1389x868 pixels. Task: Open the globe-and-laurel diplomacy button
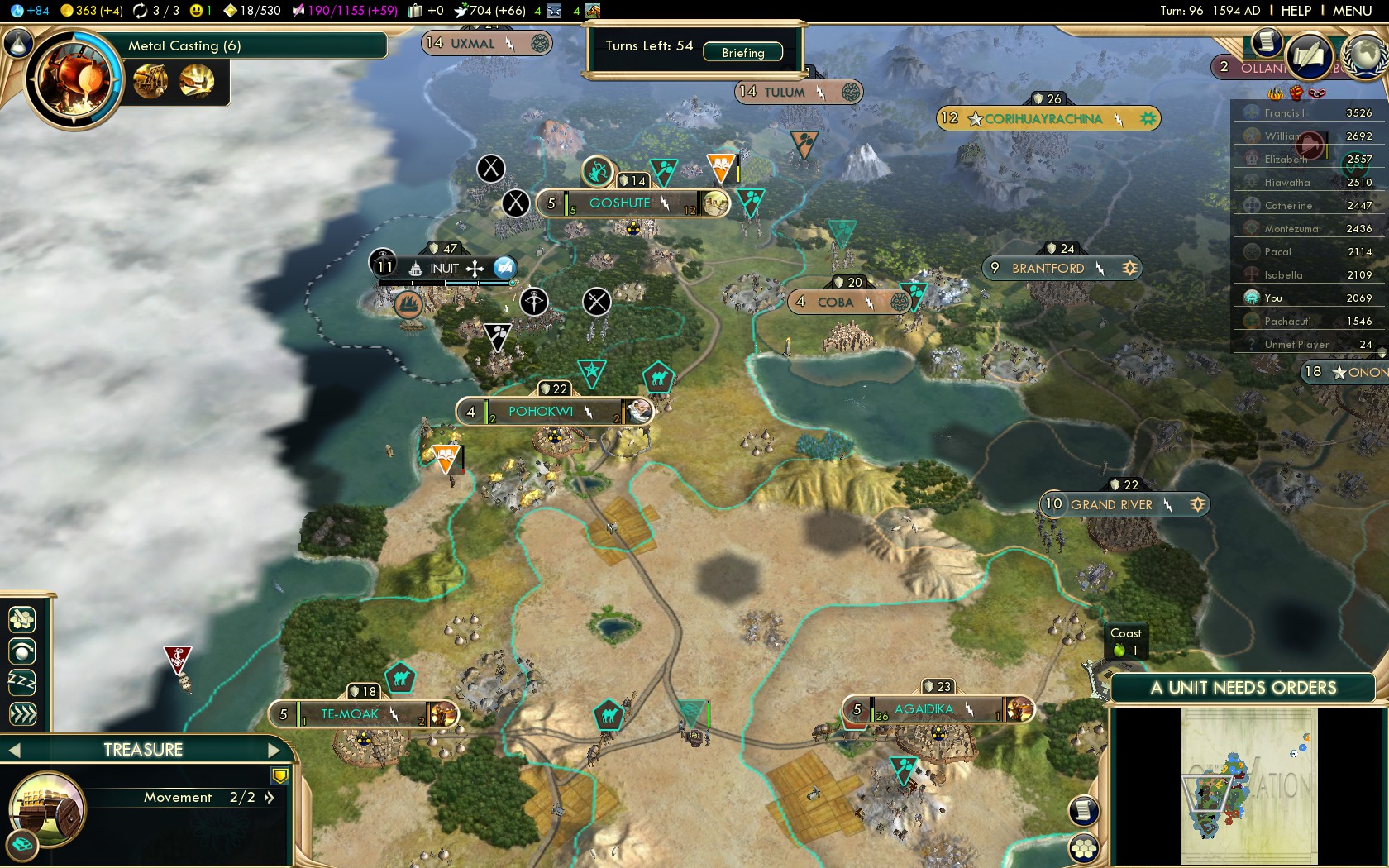pyautogui.click(x=1366, y=54)
